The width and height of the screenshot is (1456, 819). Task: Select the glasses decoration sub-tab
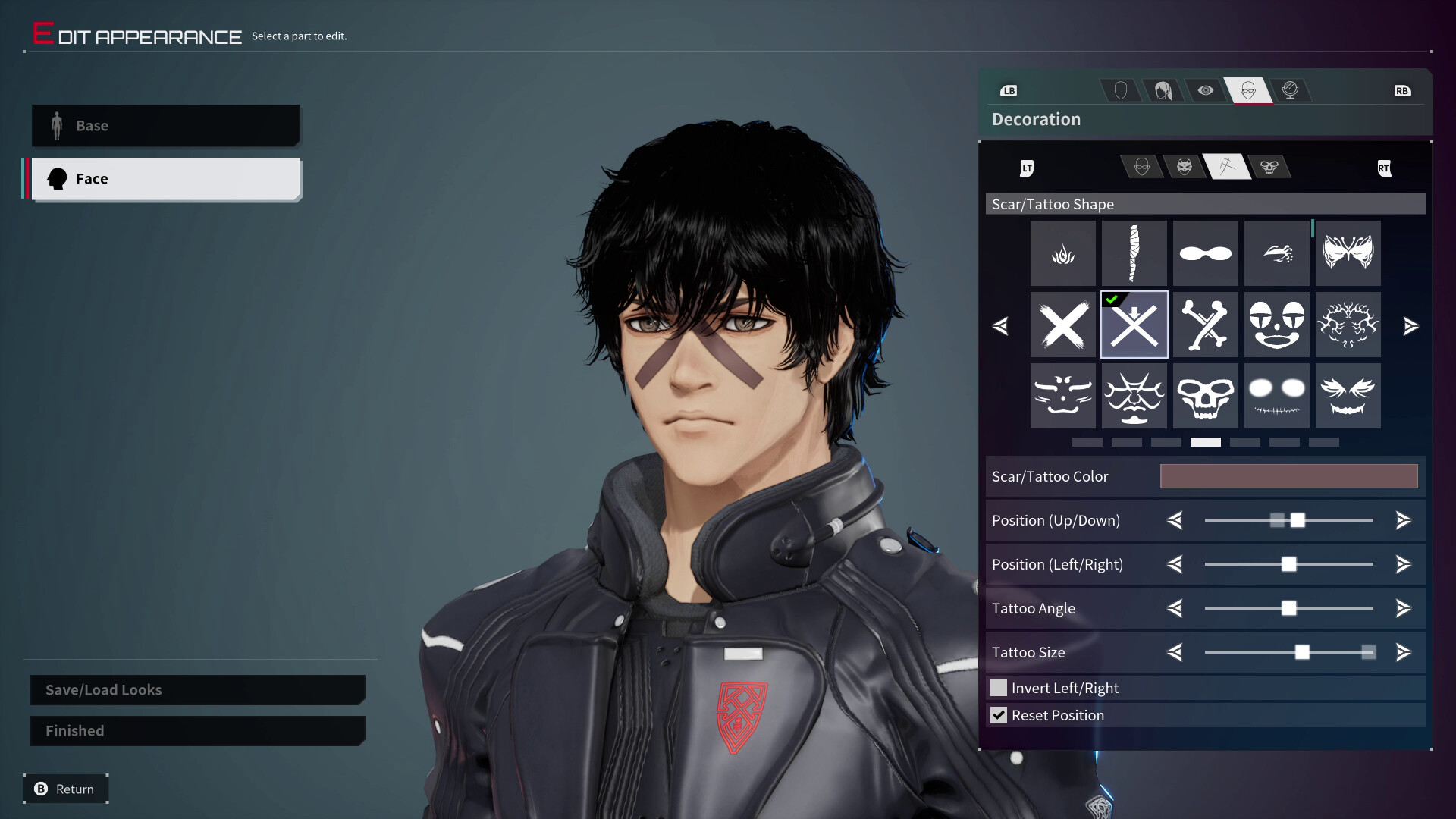coord(1144,167)
